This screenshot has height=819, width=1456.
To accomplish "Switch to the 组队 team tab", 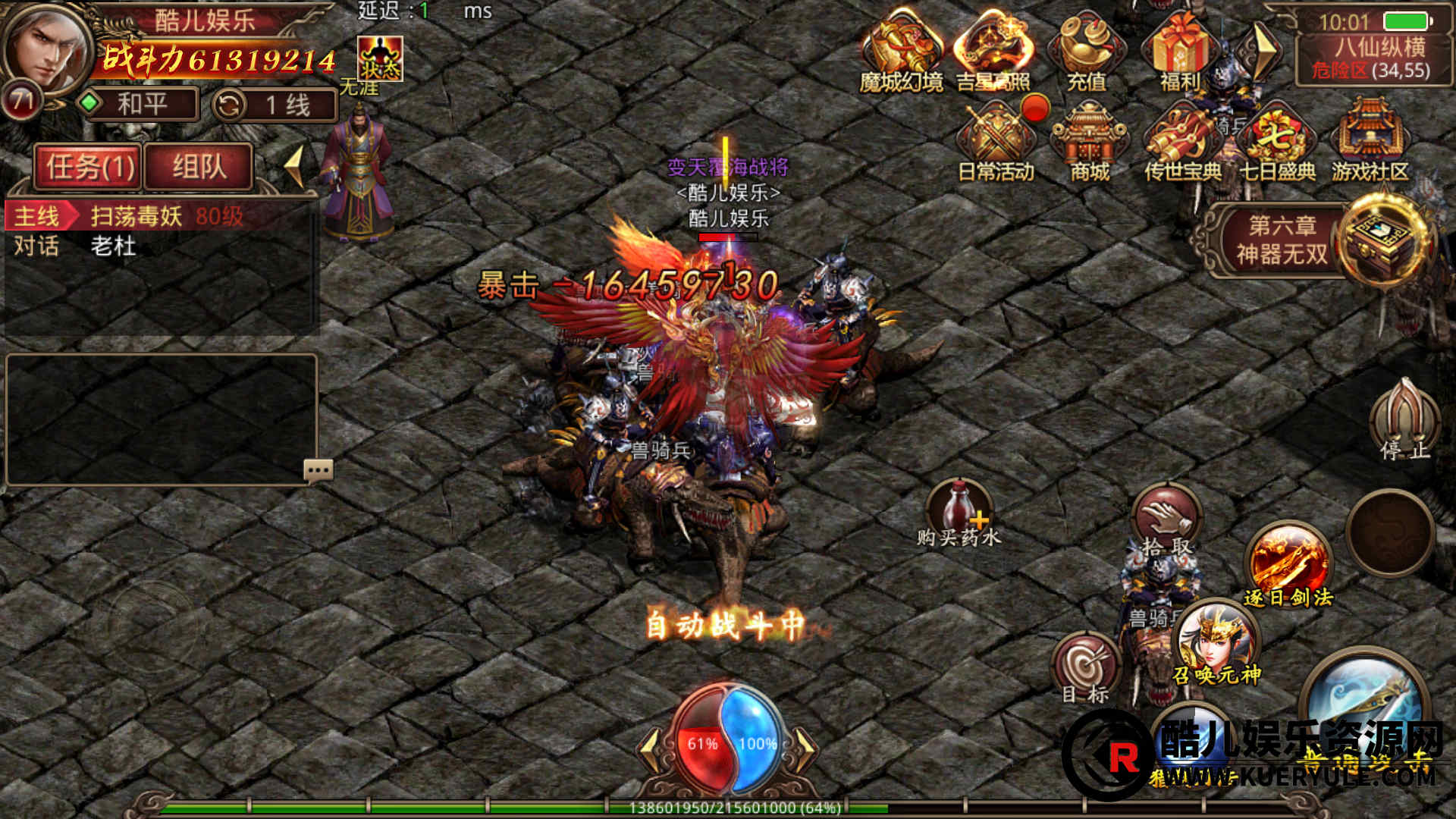I will (199, 166).
